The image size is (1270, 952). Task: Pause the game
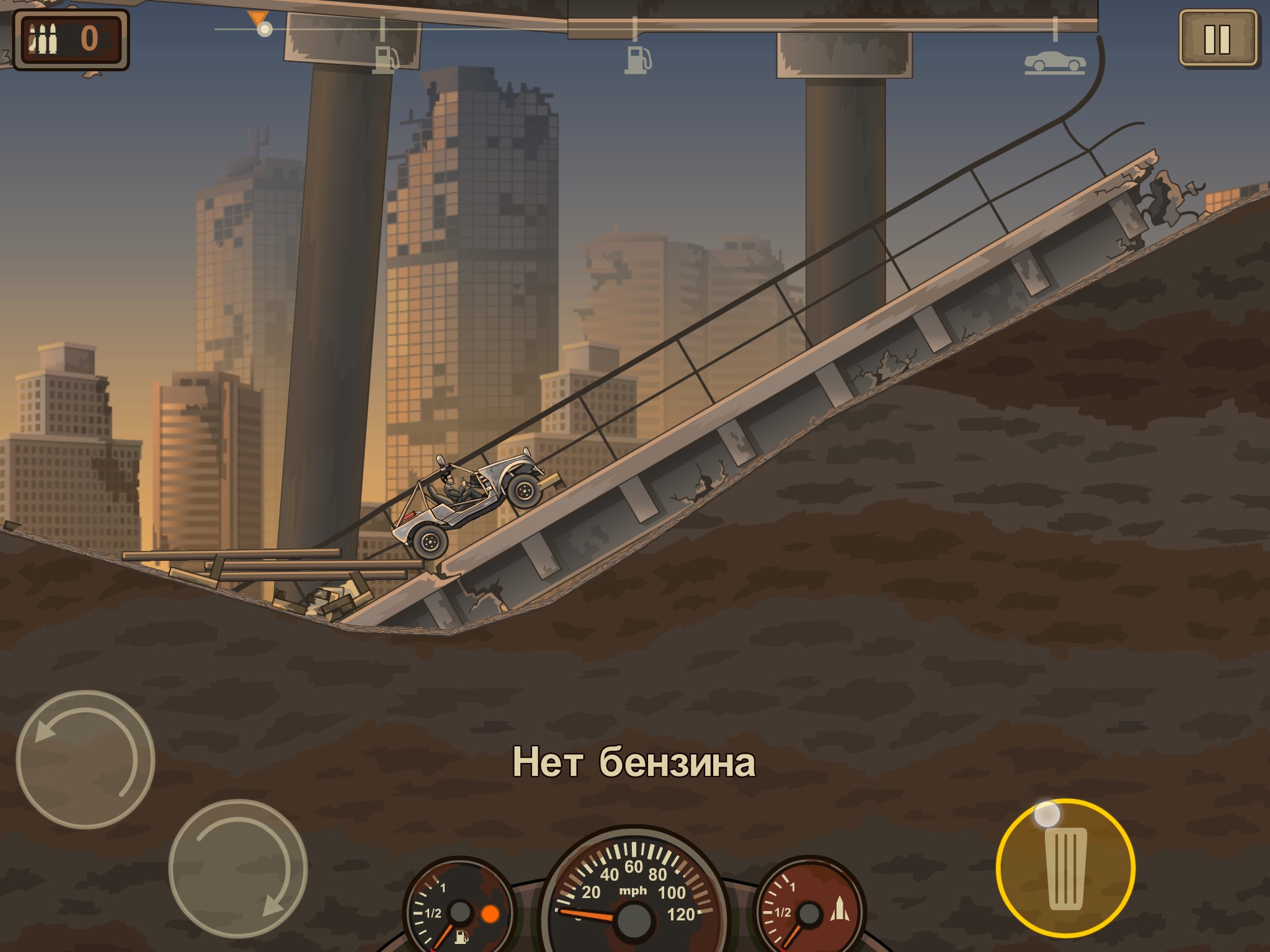click(x=1217, y=38)
